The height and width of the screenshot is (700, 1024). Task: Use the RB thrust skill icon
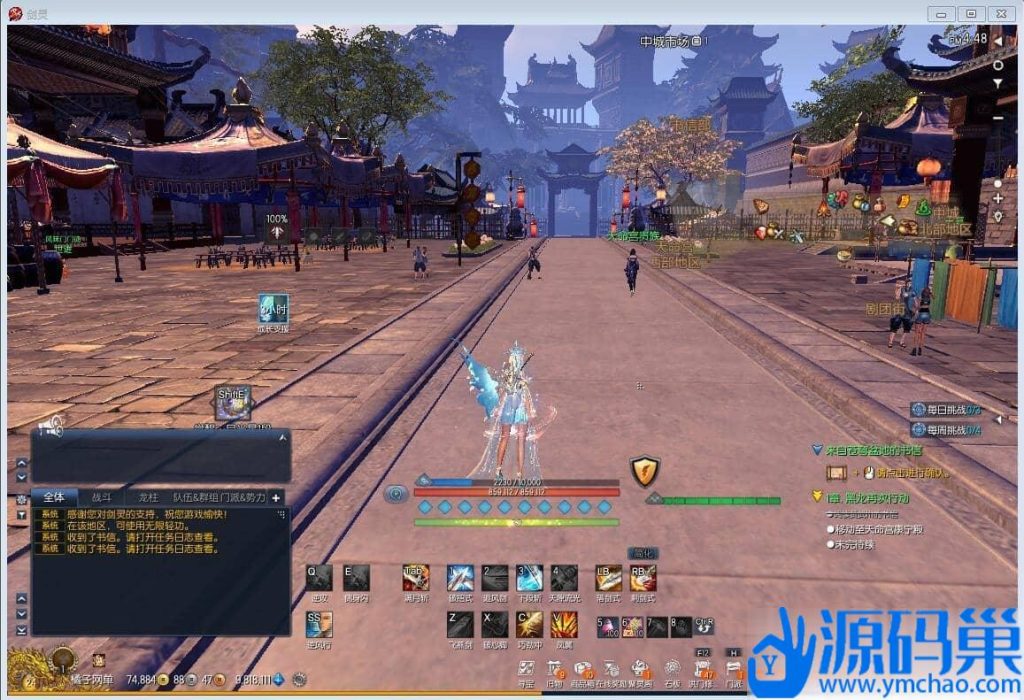(x=643, y=577)
